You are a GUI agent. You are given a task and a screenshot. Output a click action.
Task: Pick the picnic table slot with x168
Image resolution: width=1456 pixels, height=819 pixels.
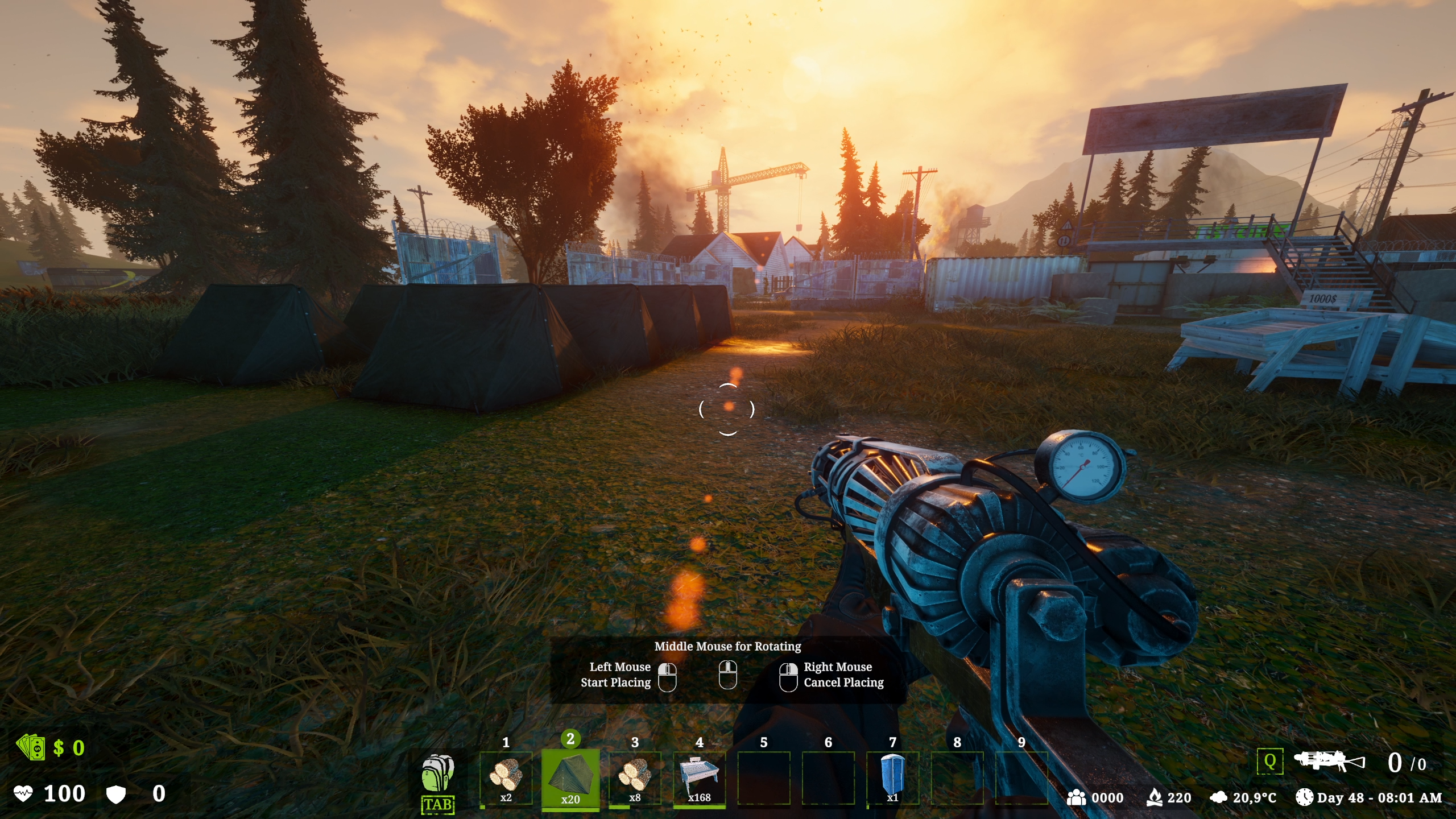[700, 777]
